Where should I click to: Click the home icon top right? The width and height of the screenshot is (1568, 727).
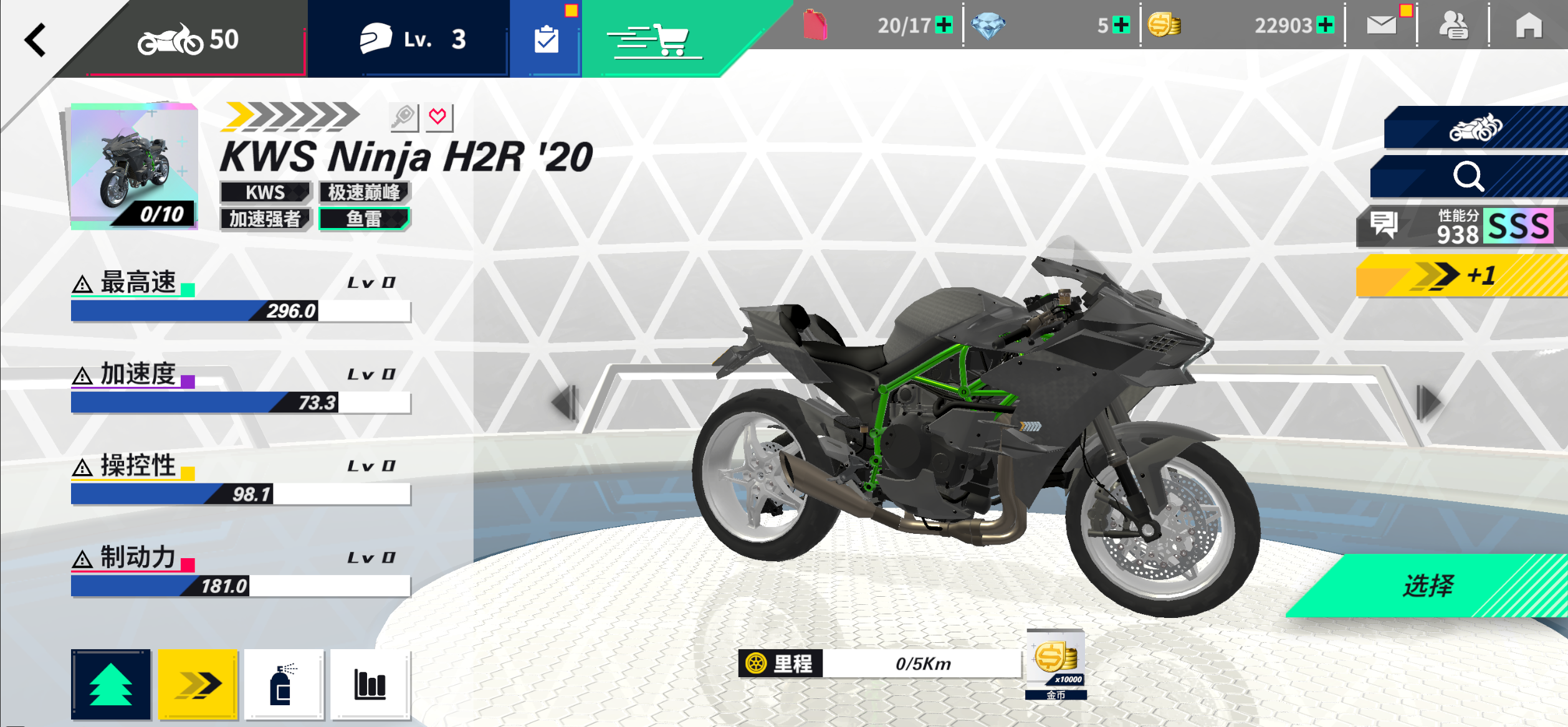[x=1528, y=26]
